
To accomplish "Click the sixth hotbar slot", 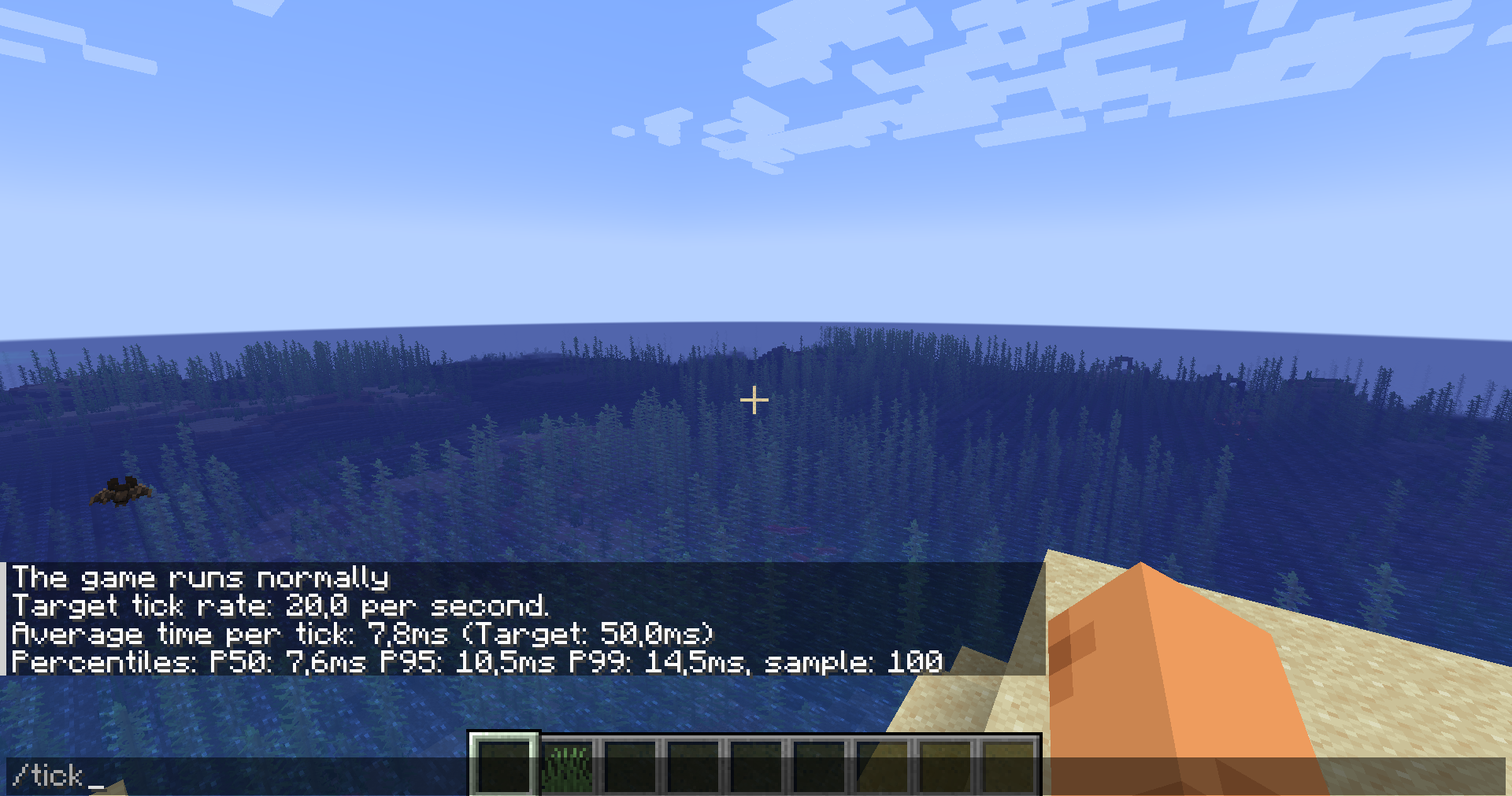I will click(x=818, y=766).
